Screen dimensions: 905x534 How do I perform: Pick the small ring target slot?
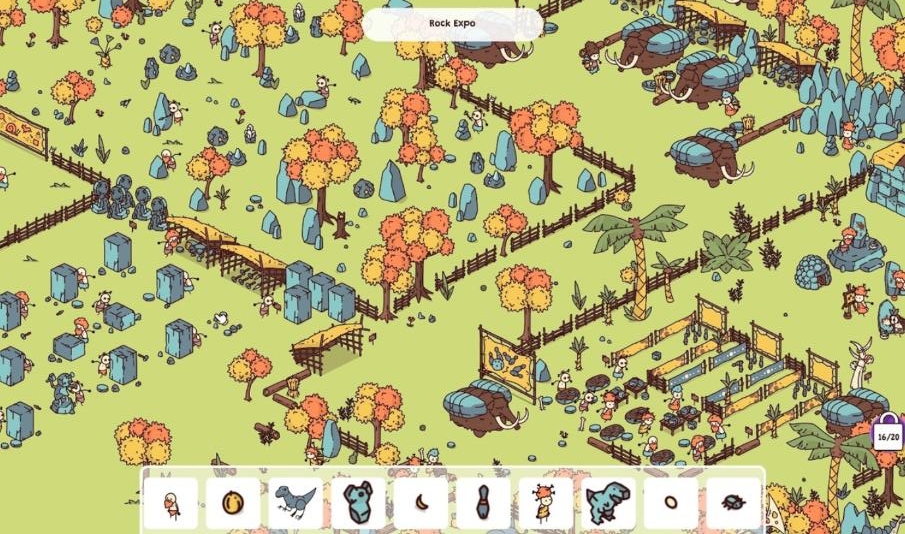pyautogui.click(x=670, y=502)
